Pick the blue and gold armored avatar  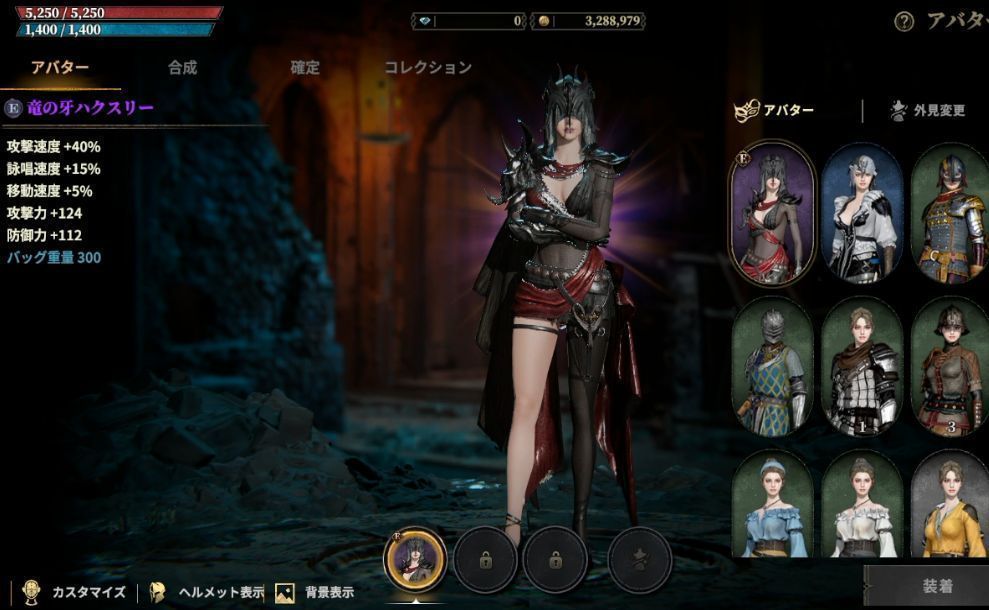tap(949, 213)
